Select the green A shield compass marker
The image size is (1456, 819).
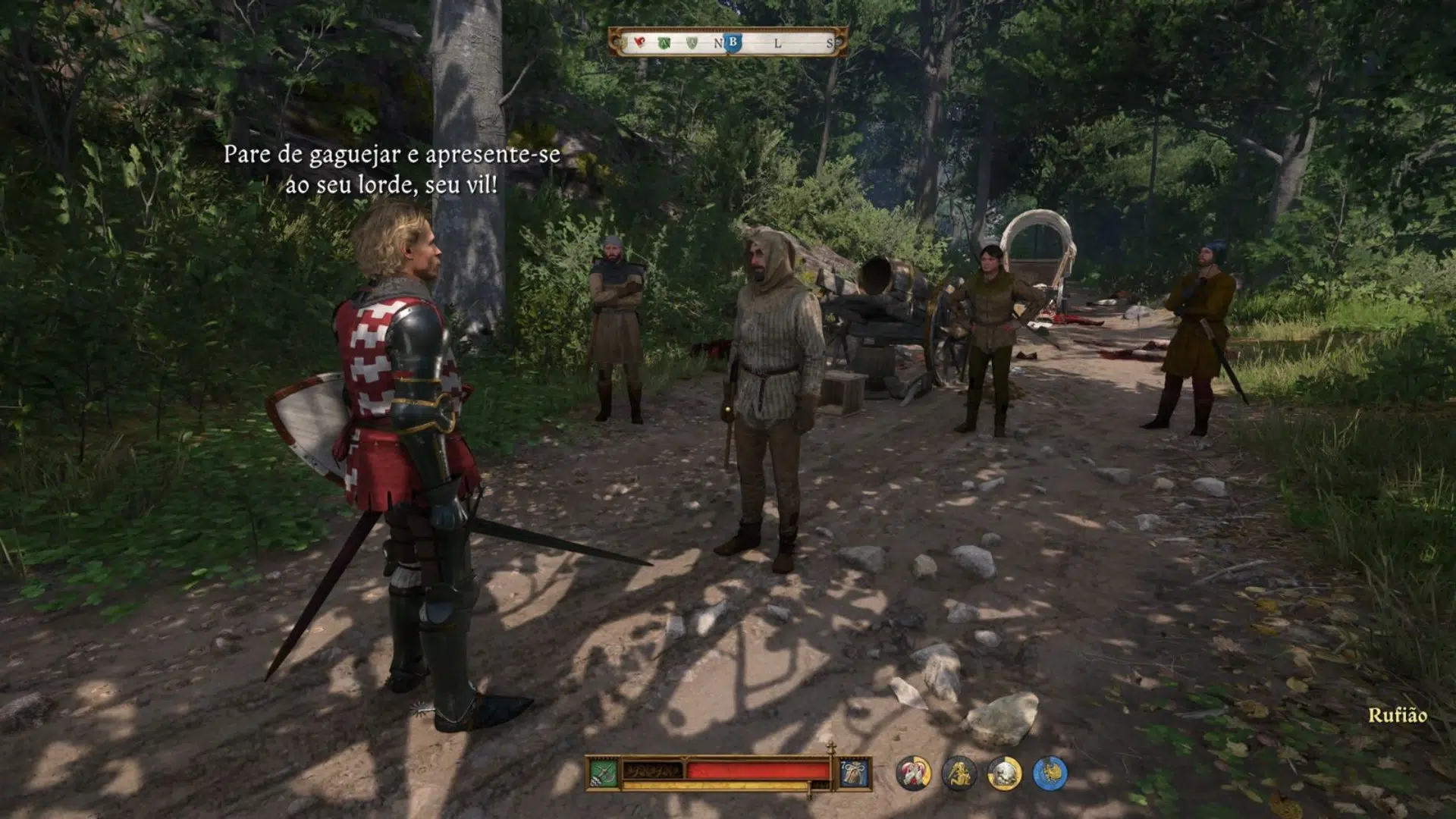point(665,43)
